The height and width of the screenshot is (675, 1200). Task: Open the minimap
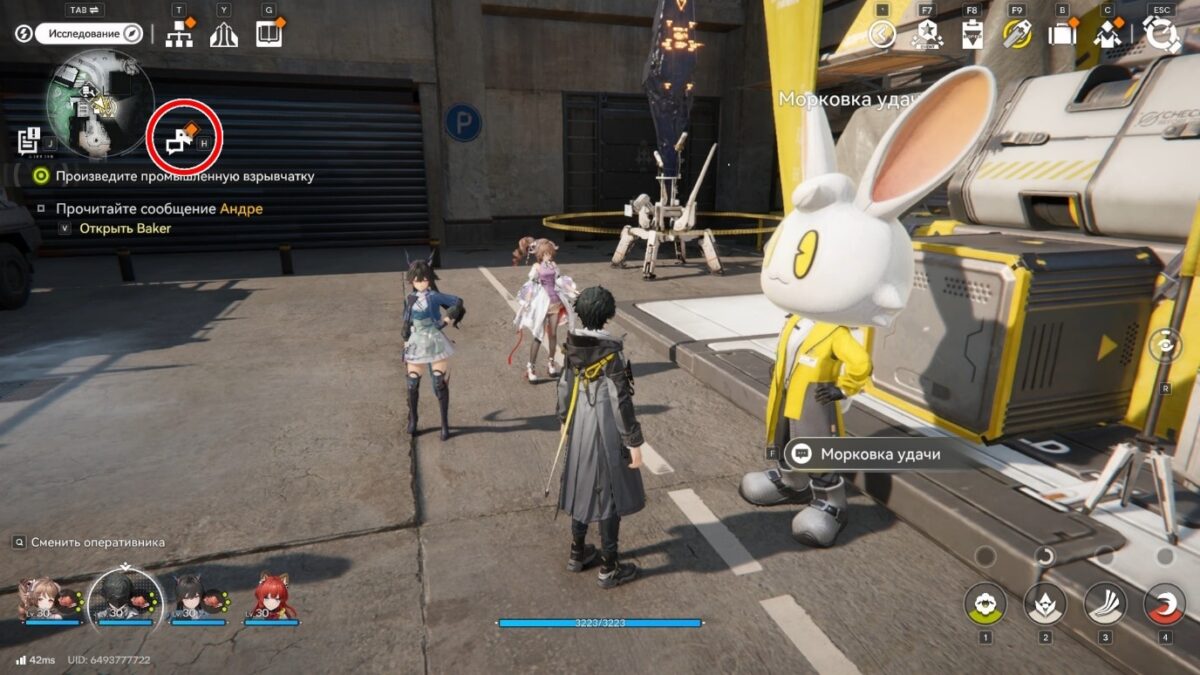click(x=100, y=104)
